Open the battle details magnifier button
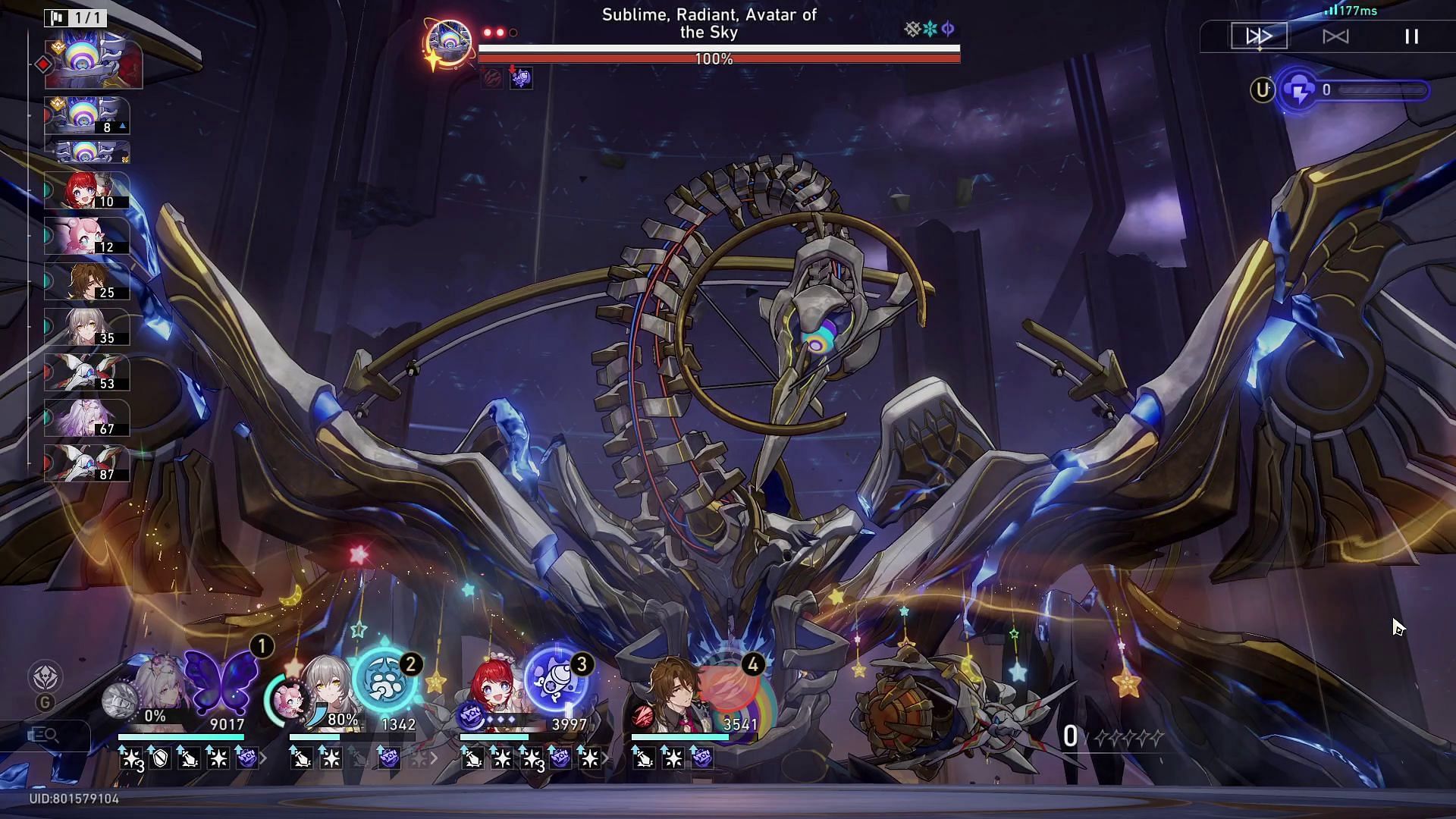 tap(44, 734)
